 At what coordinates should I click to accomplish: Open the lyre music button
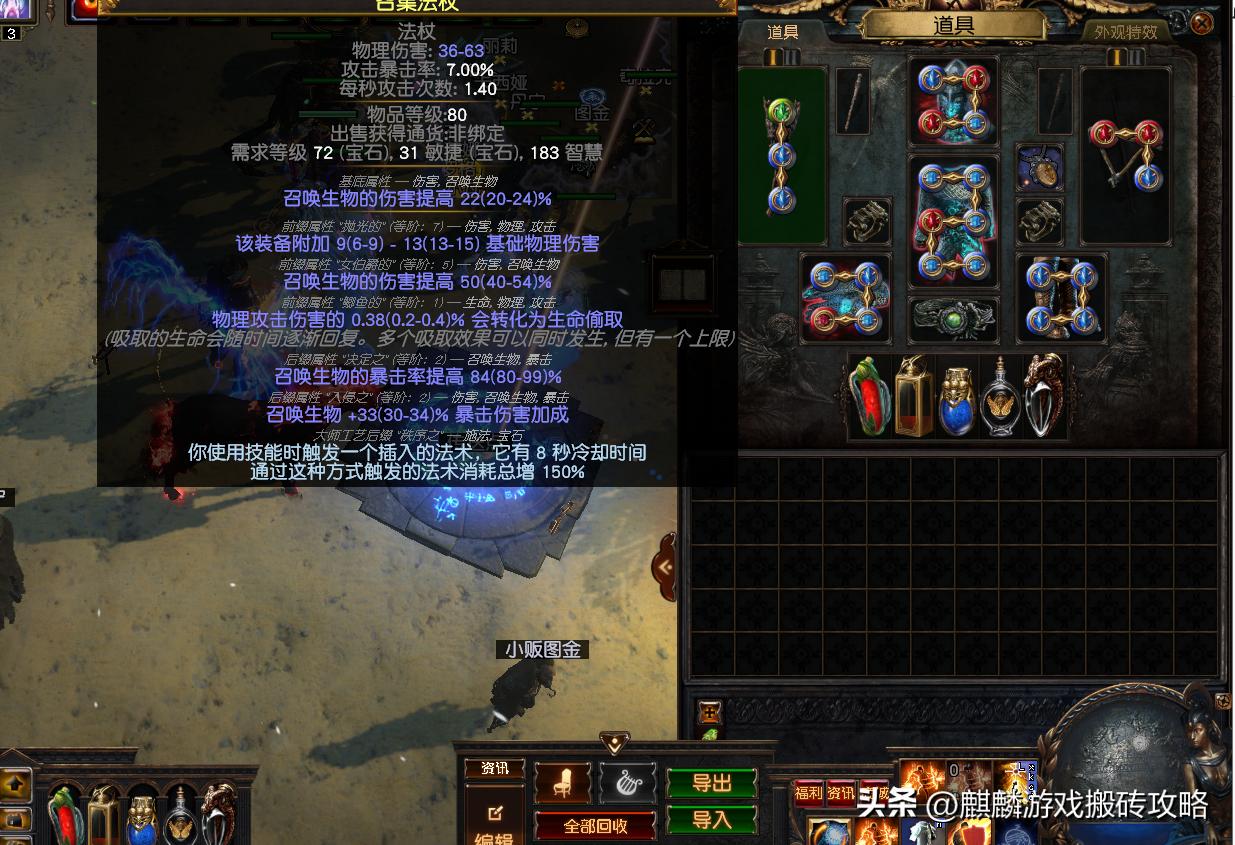click(628, 783)
